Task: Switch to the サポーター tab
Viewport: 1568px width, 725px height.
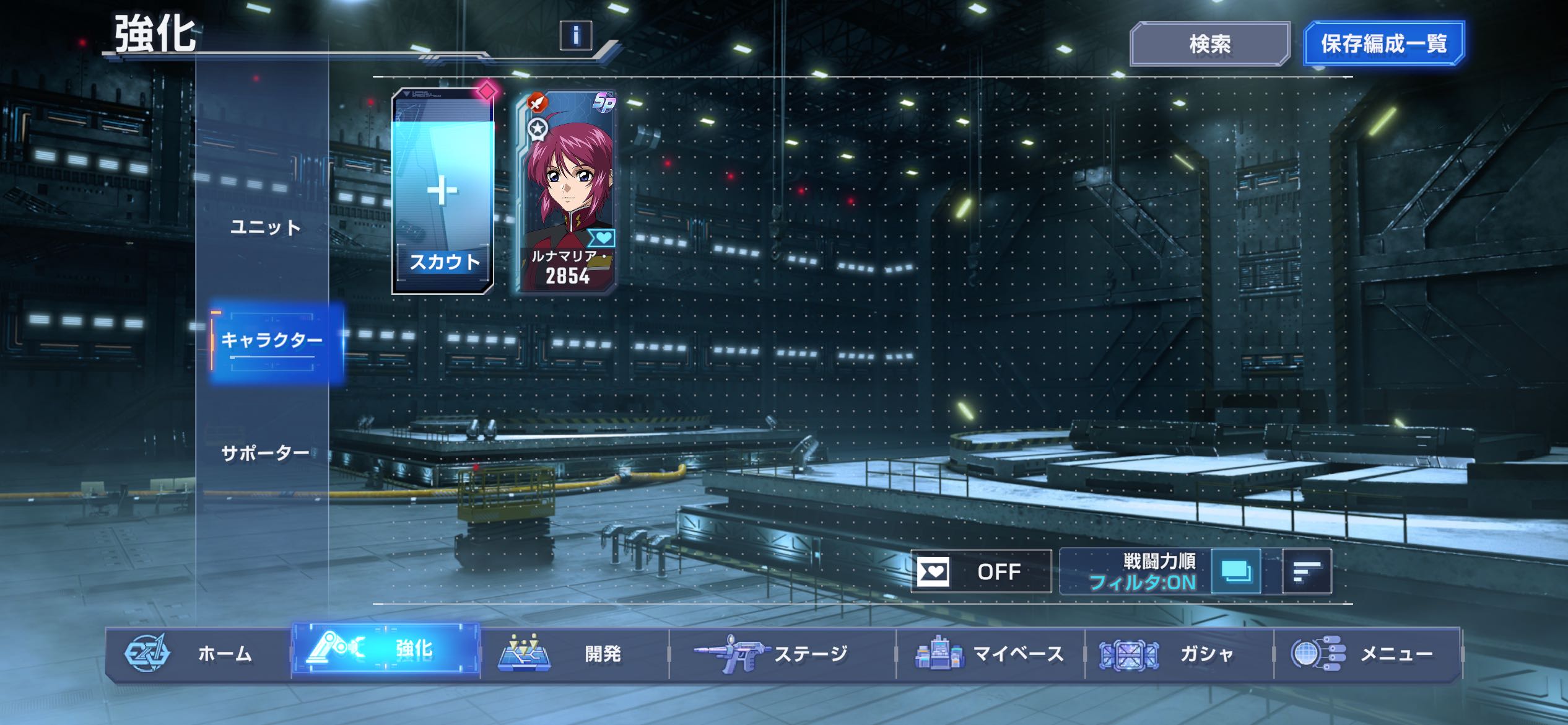Action: tap(265, 454)
